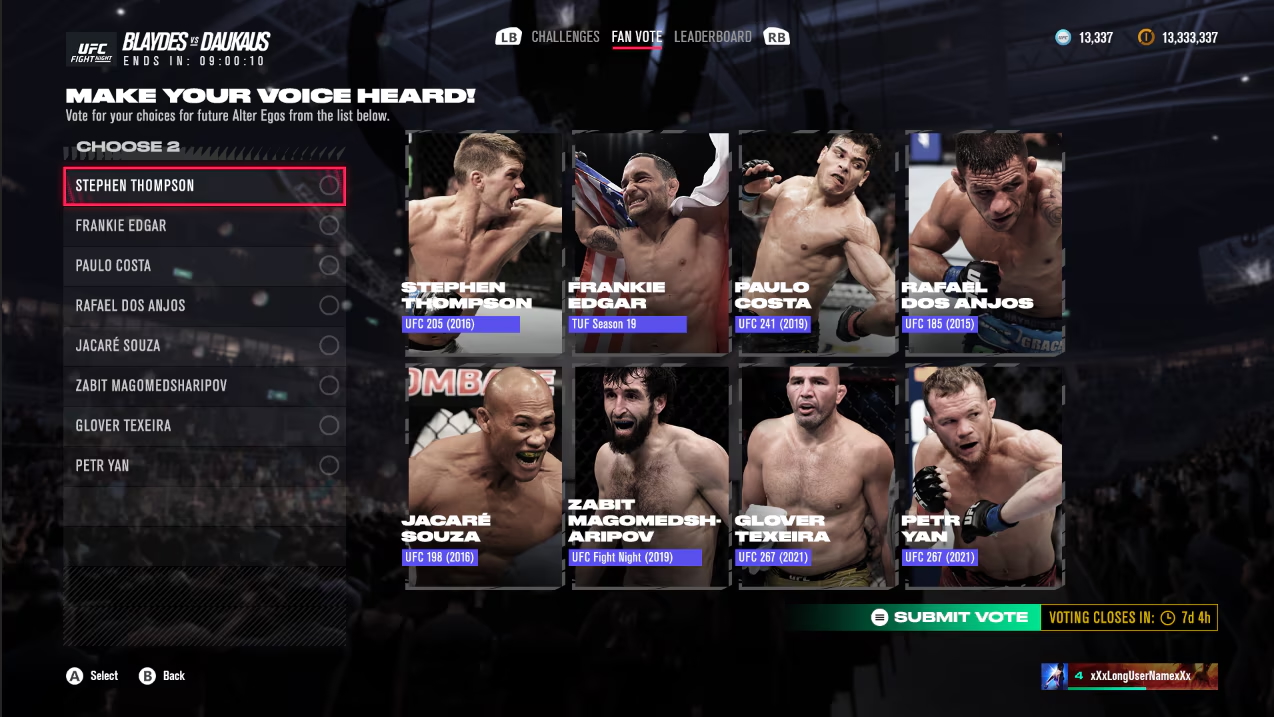Open the Fan Vote tab
1274x717 pixels.
637,37
